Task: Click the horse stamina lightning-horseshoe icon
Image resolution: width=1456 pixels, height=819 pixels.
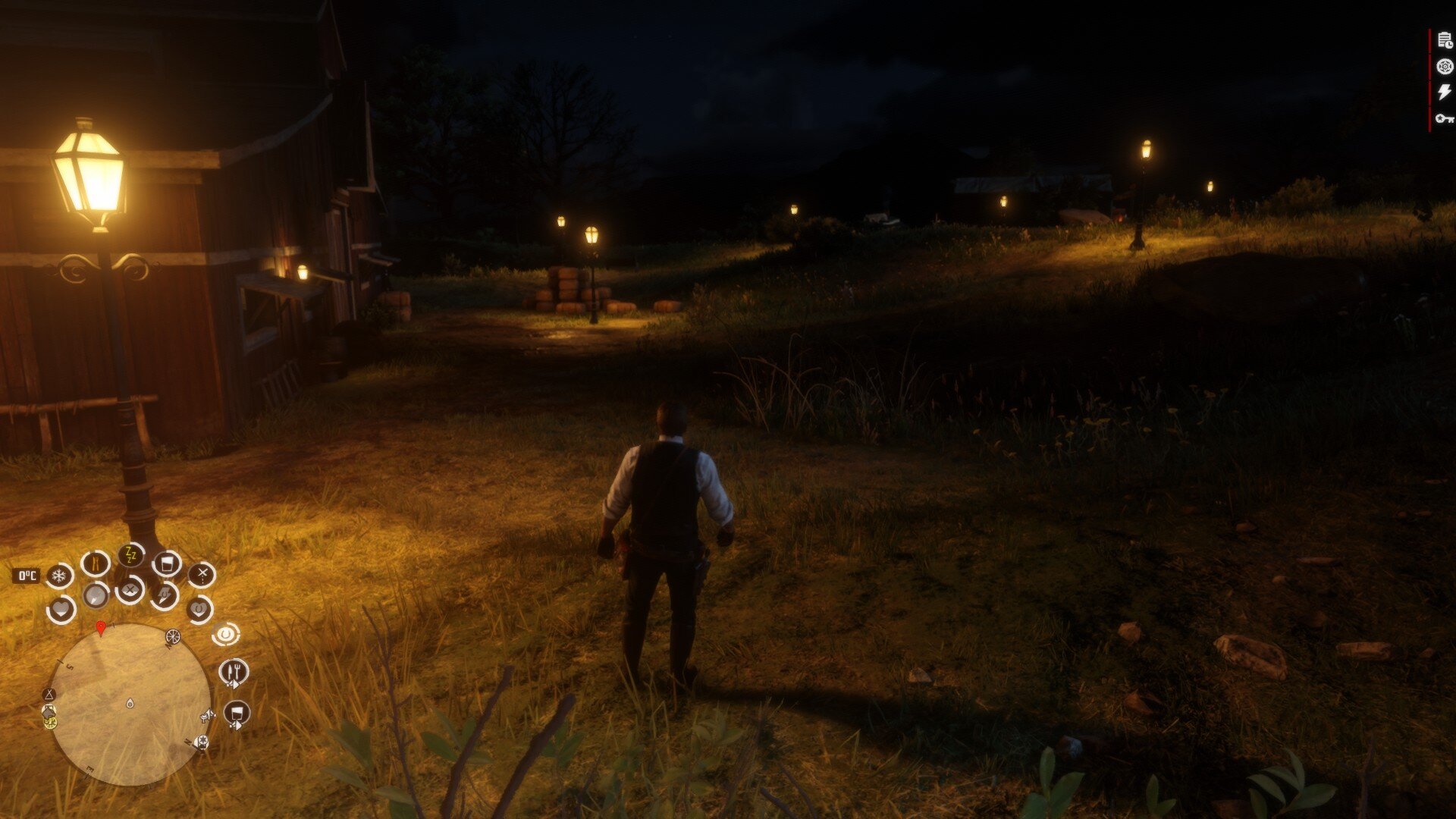Action: pyautogui.click(x=165, y=595)
